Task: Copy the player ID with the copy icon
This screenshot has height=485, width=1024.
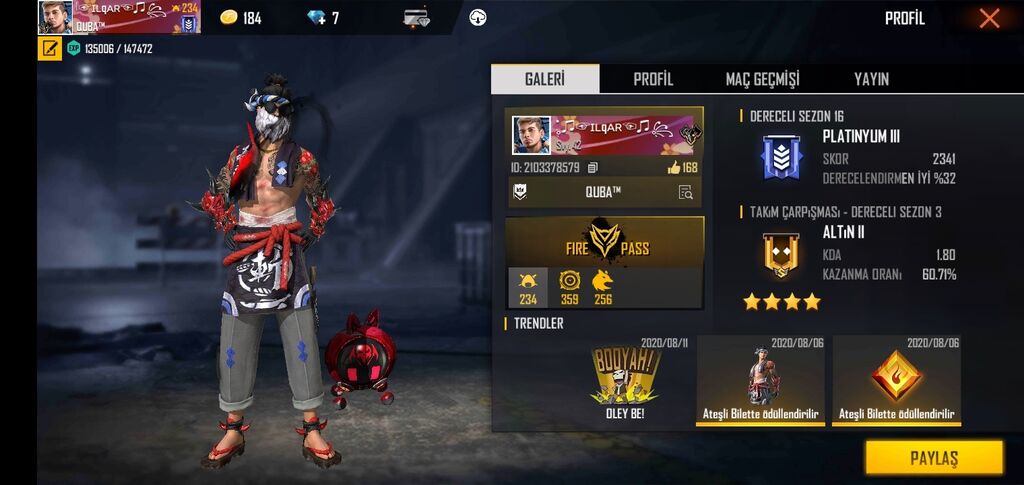Action: point(593,167)
